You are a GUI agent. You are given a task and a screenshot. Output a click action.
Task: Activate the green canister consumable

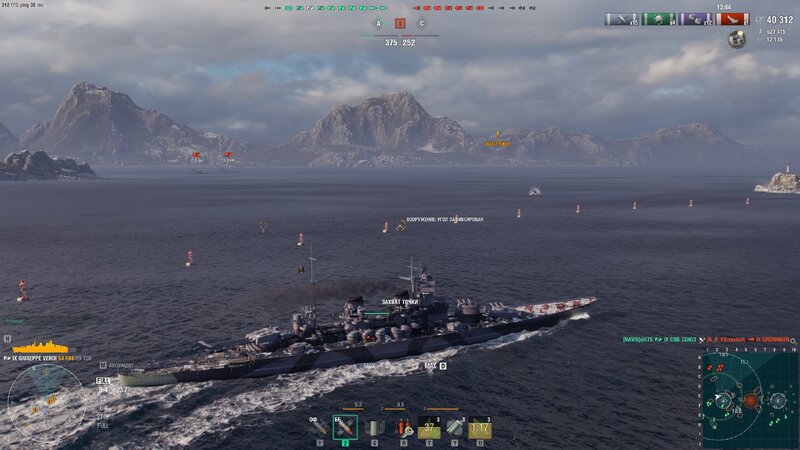pos(454,428)
